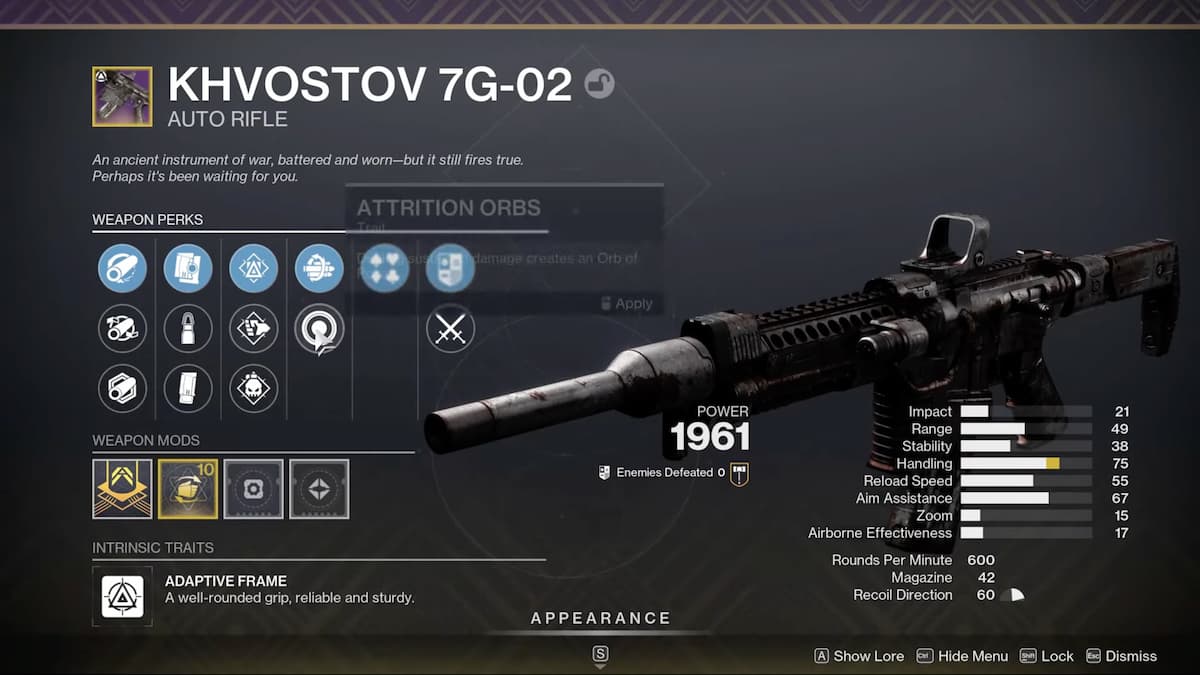Pick the skull-in-diamond trait perk
Viewport: 1200px width, 675px height.
point(254,388)
